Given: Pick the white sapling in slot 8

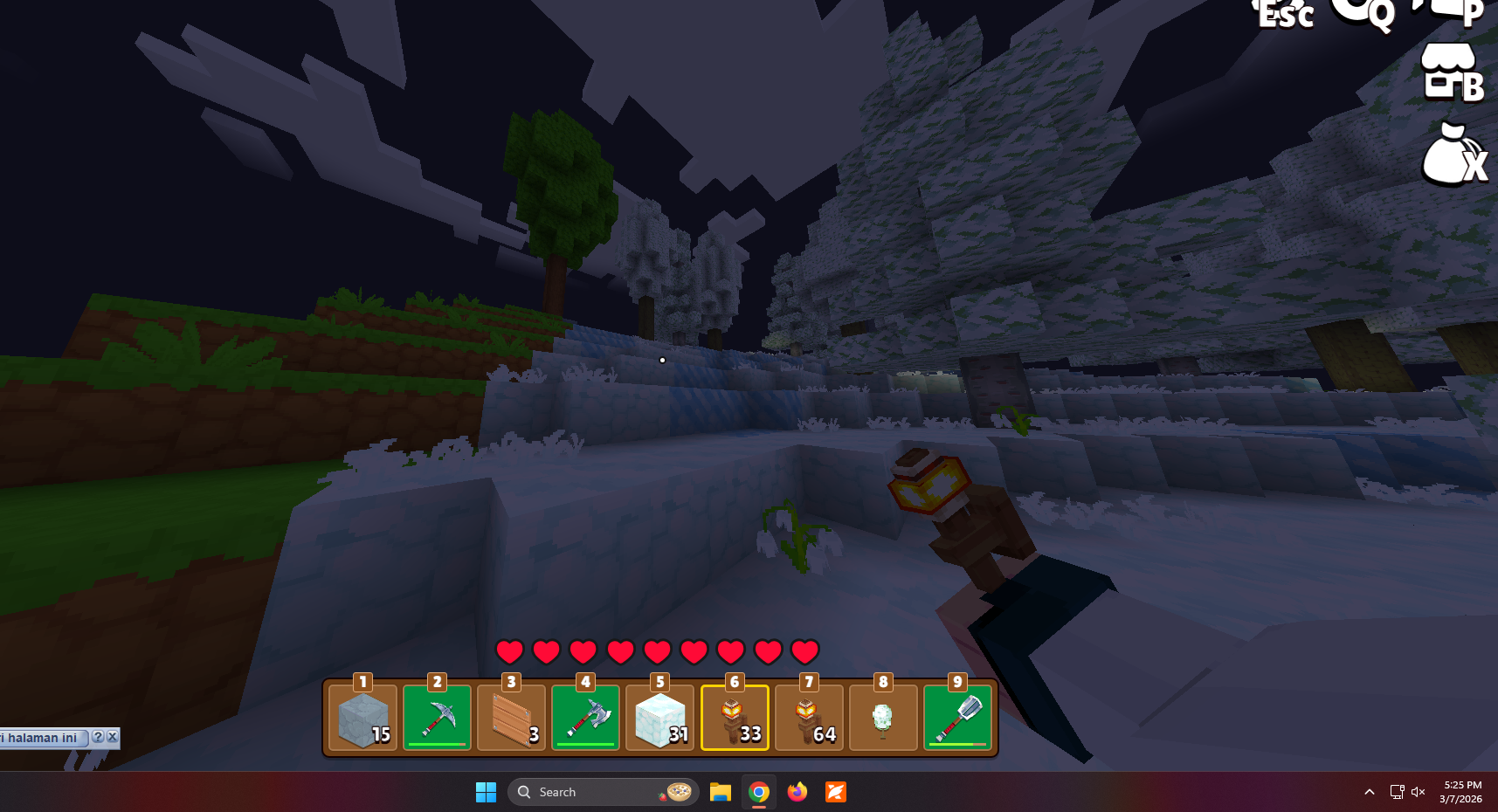Looking at the screenshot, I should pos(883,718).
